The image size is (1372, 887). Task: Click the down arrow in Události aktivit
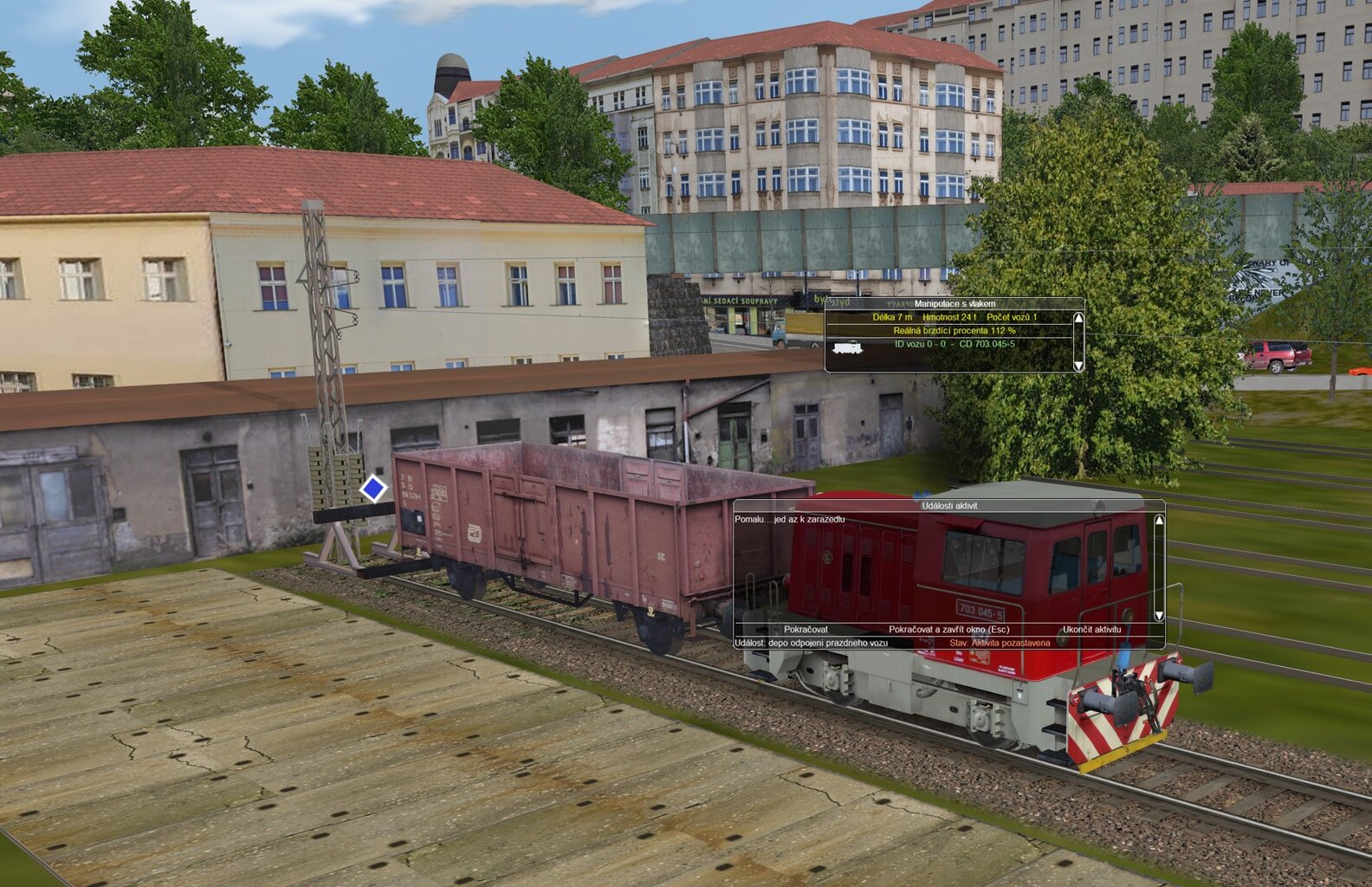[1159, 616]
